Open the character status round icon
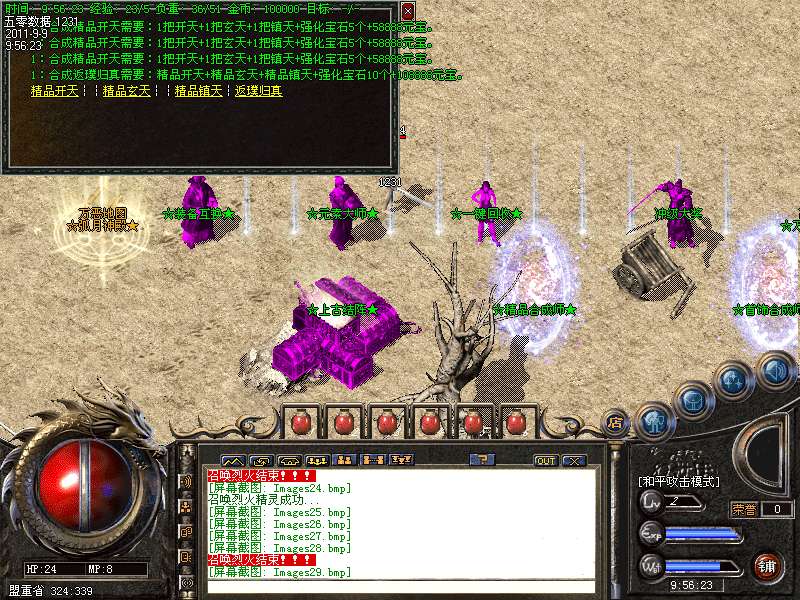 click(654, 420)
